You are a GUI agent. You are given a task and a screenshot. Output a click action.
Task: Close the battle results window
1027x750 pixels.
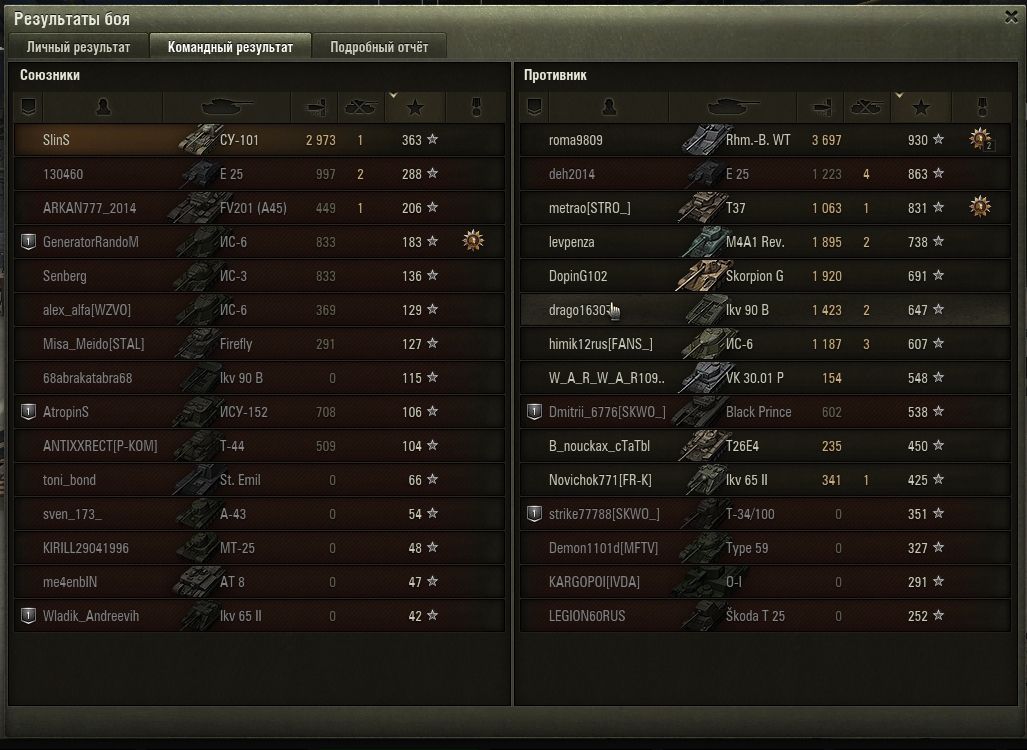point(1012,17)
